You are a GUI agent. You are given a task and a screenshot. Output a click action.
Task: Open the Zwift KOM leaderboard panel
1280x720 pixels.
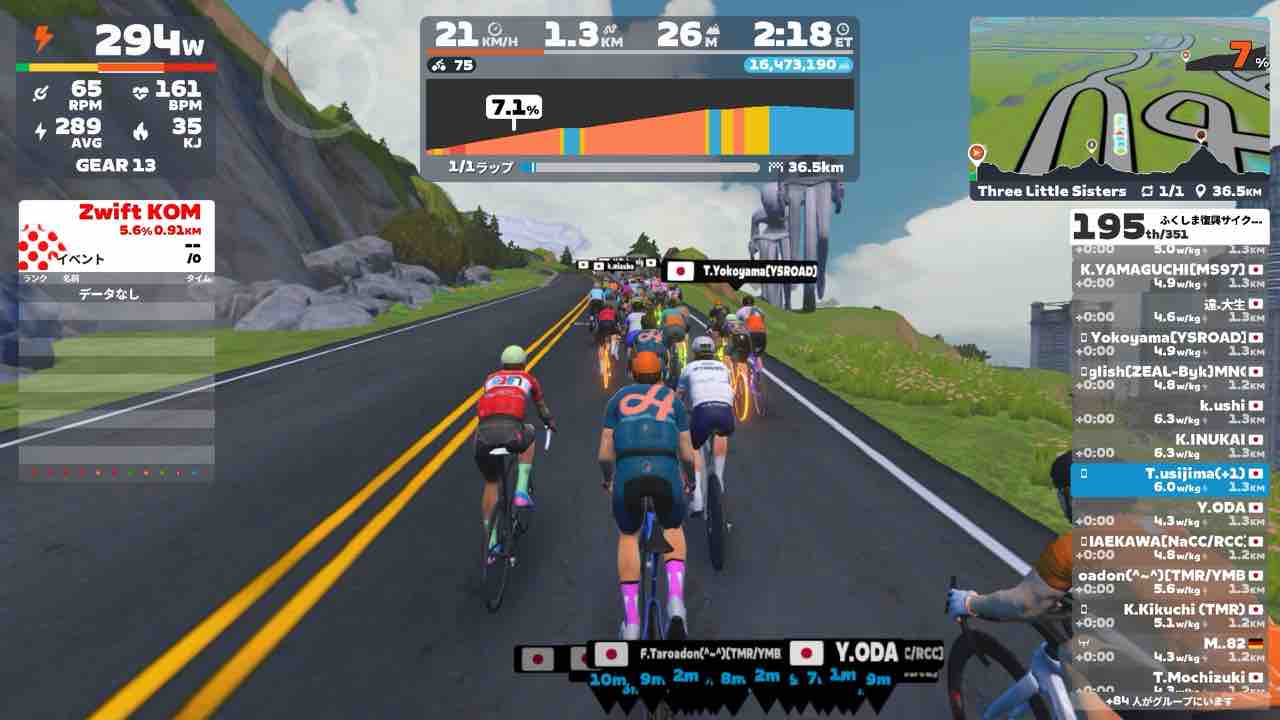[116, 240]
